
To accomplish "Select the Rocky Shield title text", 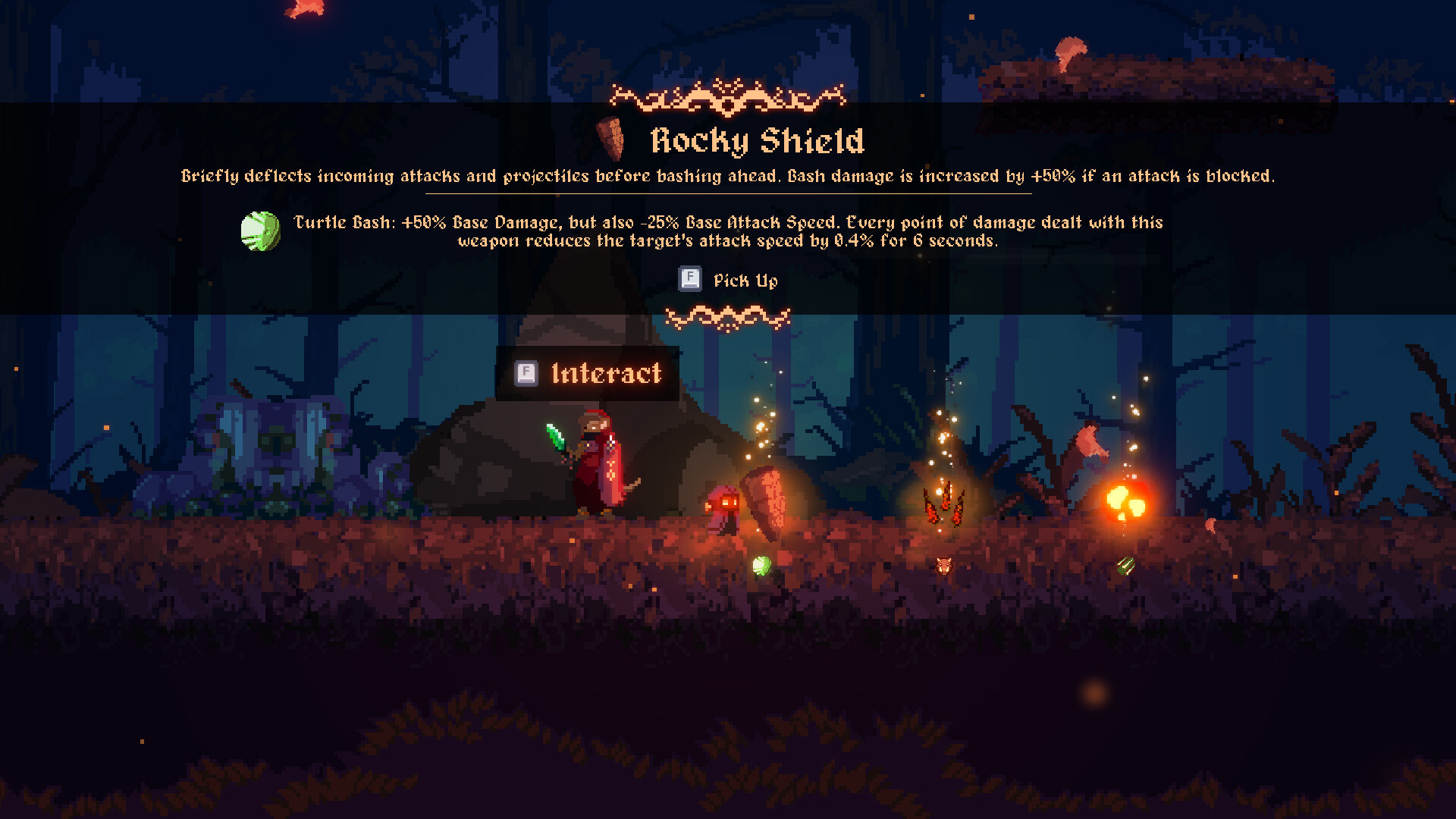I will point(758,140).
